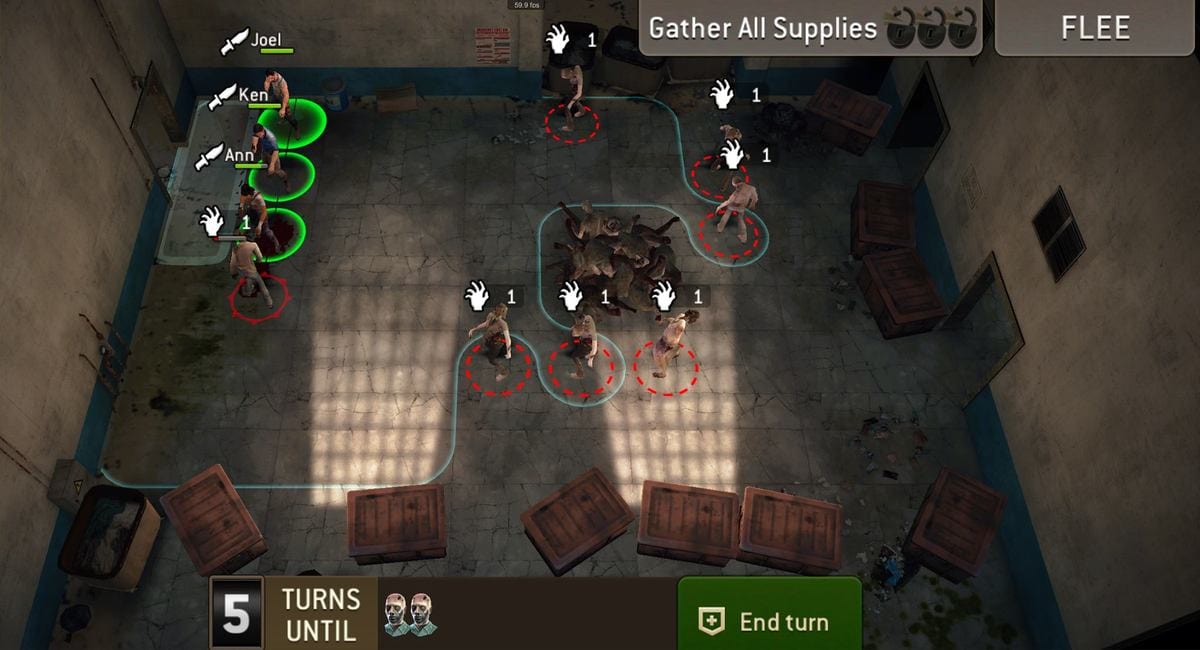Image resolution: width=1200 pixels, height=650 pixels.
Task: Select survivor Ken's name tag
Action: 253,96
